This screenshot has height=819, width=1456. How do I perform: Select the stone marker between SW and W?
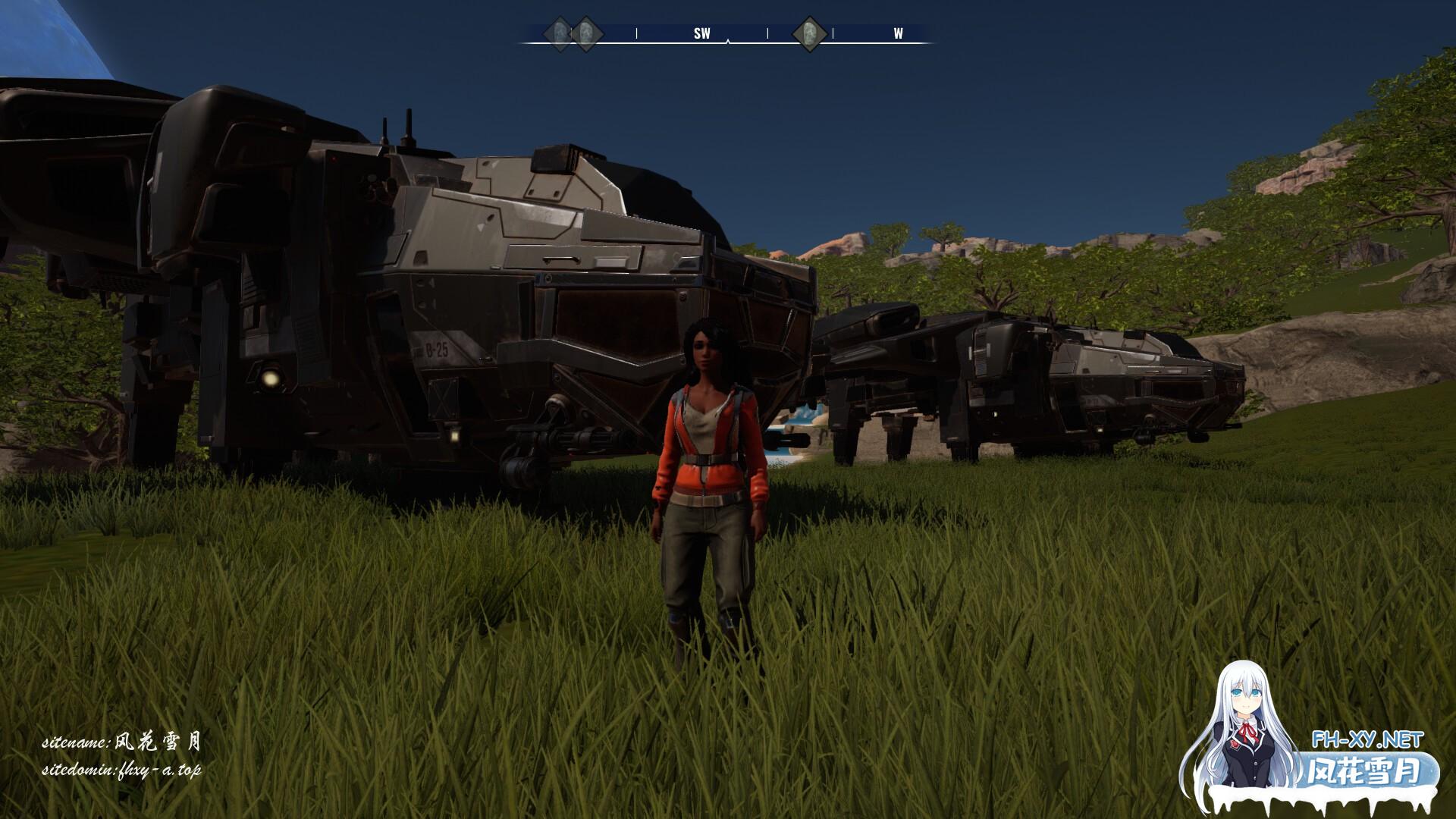809,34
